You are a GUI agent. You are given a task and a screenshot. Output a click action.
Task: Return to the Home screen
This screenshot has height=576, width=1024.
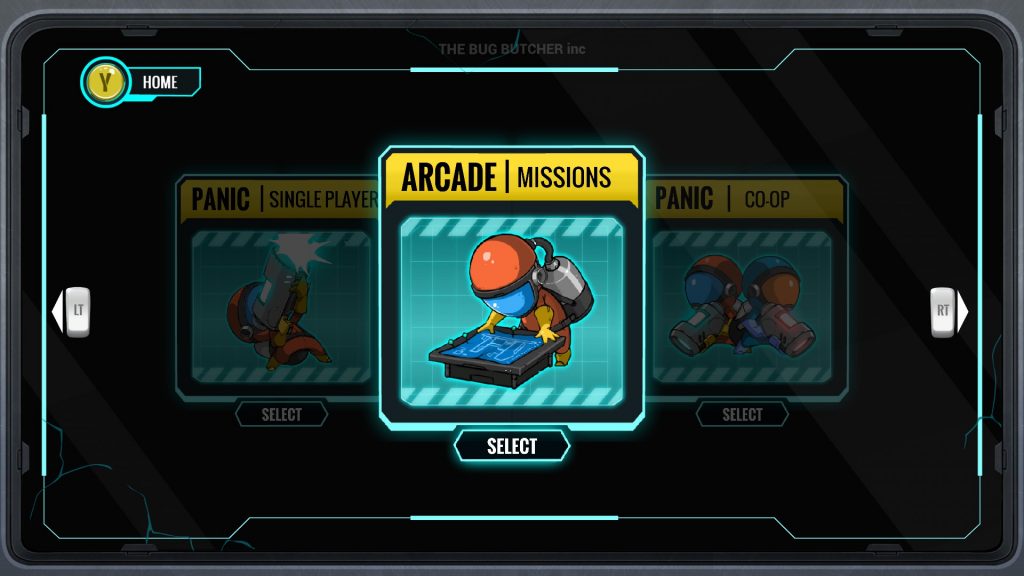pos(141,83)
